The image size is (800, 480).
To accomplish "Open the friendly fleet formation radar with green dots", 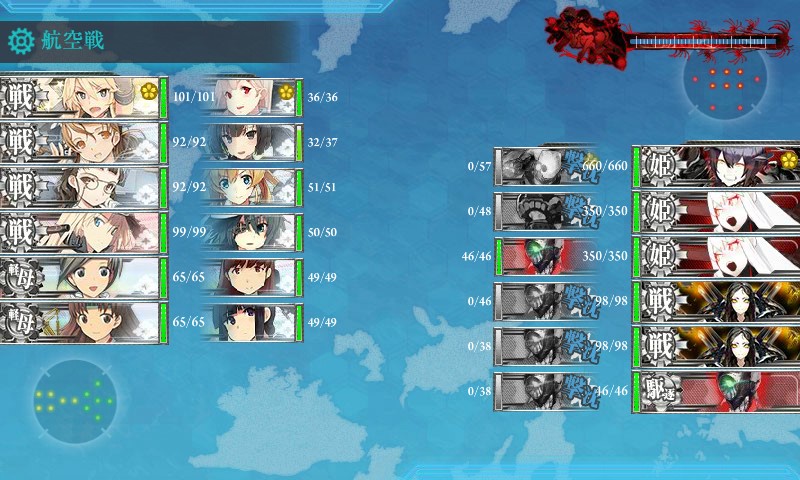I will [x=73, y=401].
